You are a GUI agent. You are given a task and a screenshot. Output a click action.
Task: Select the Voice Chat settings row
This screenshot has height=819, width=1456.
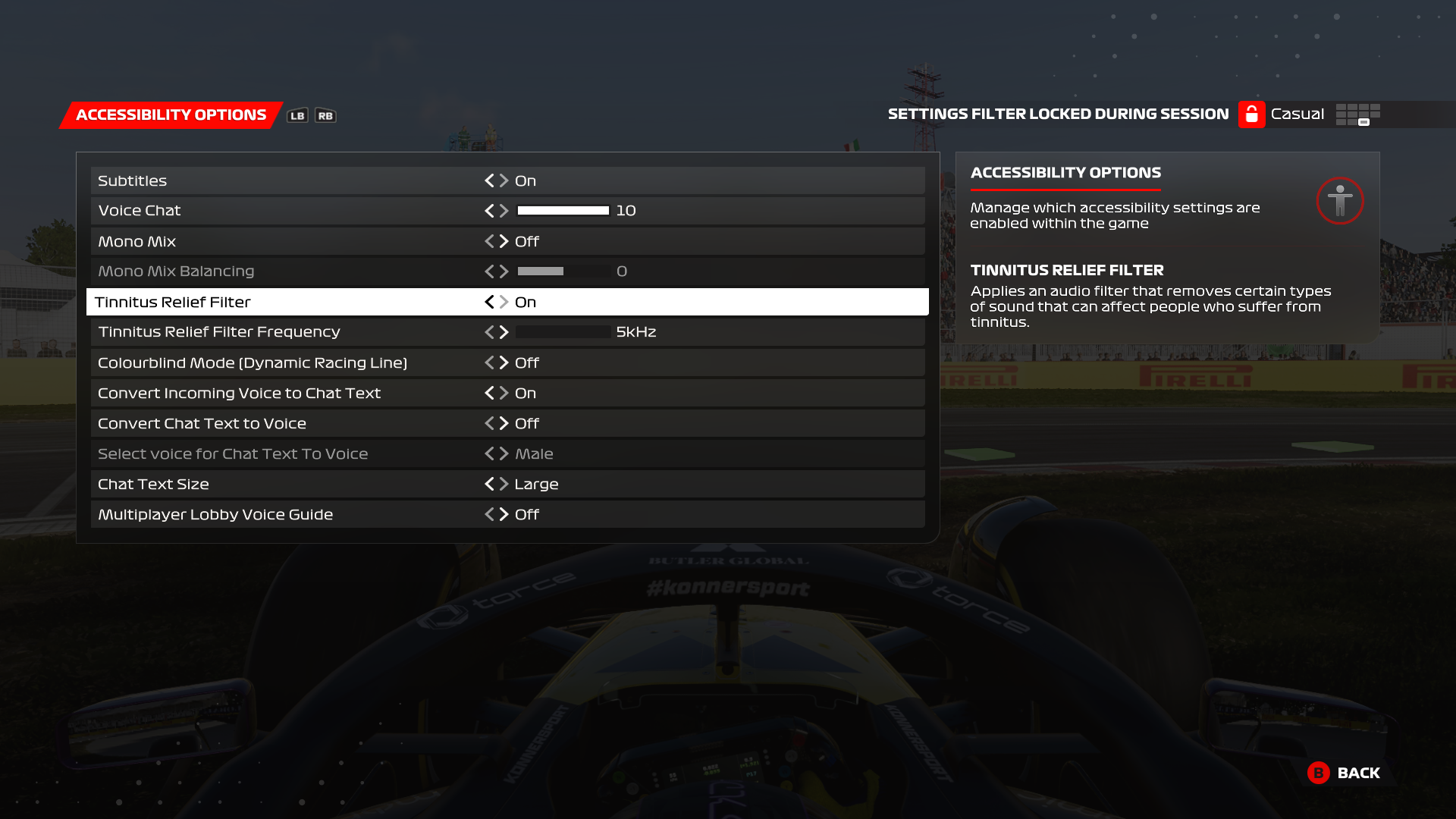pos(303,211)
